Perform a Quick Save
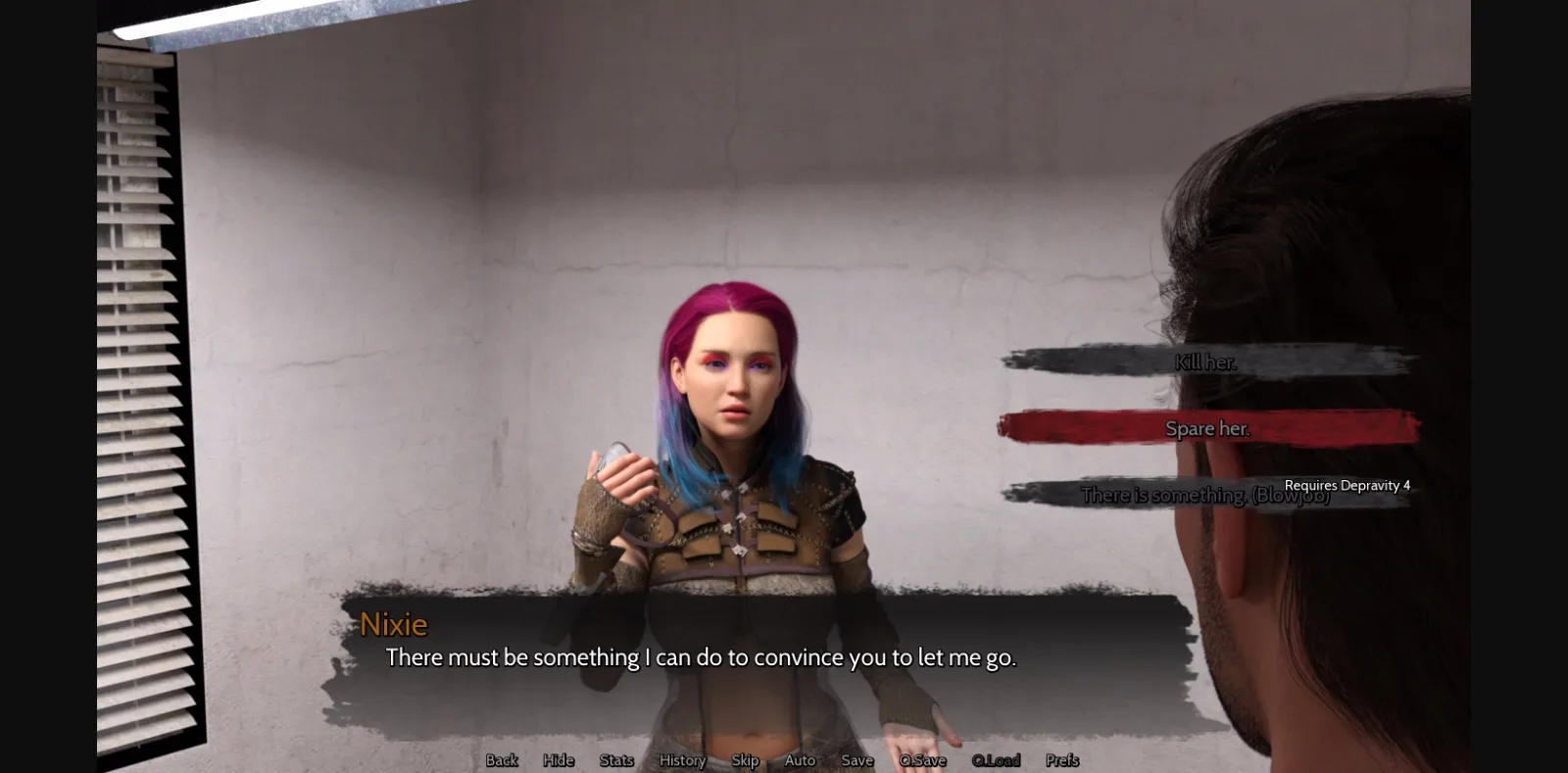 921,760
